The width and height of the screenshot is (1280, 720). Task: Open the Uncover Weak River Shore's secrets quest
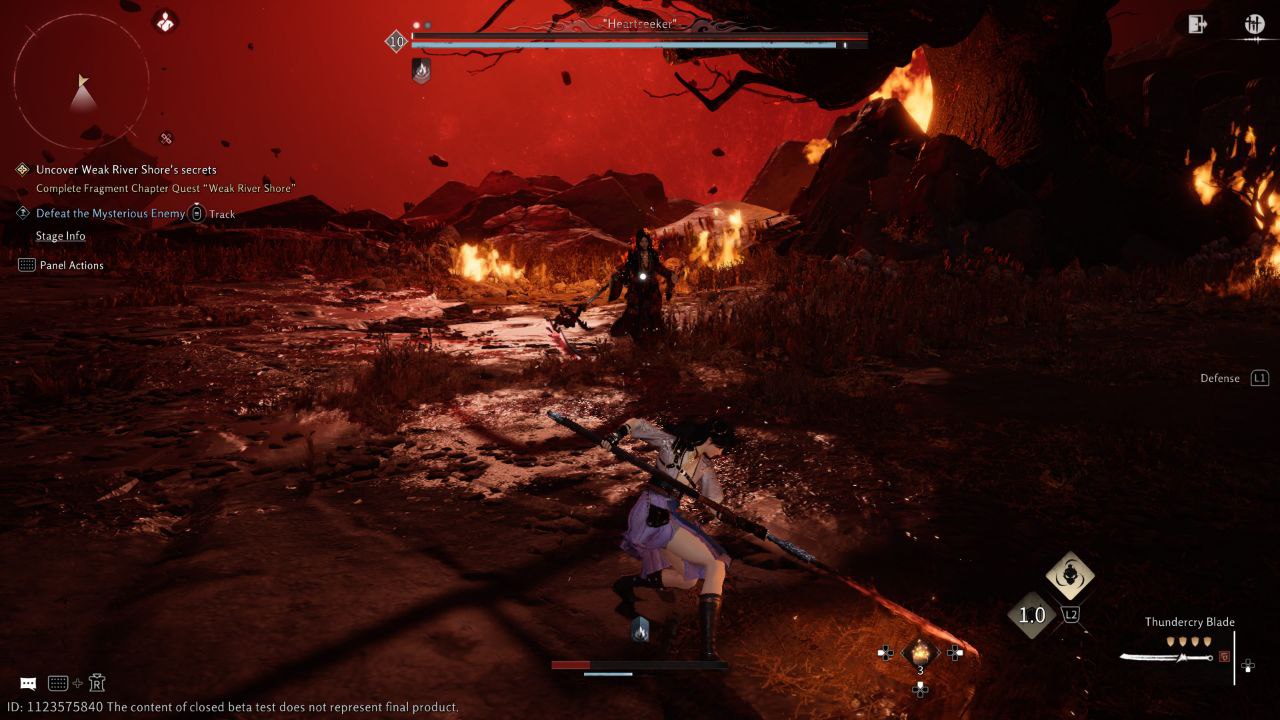pos(126,170)
